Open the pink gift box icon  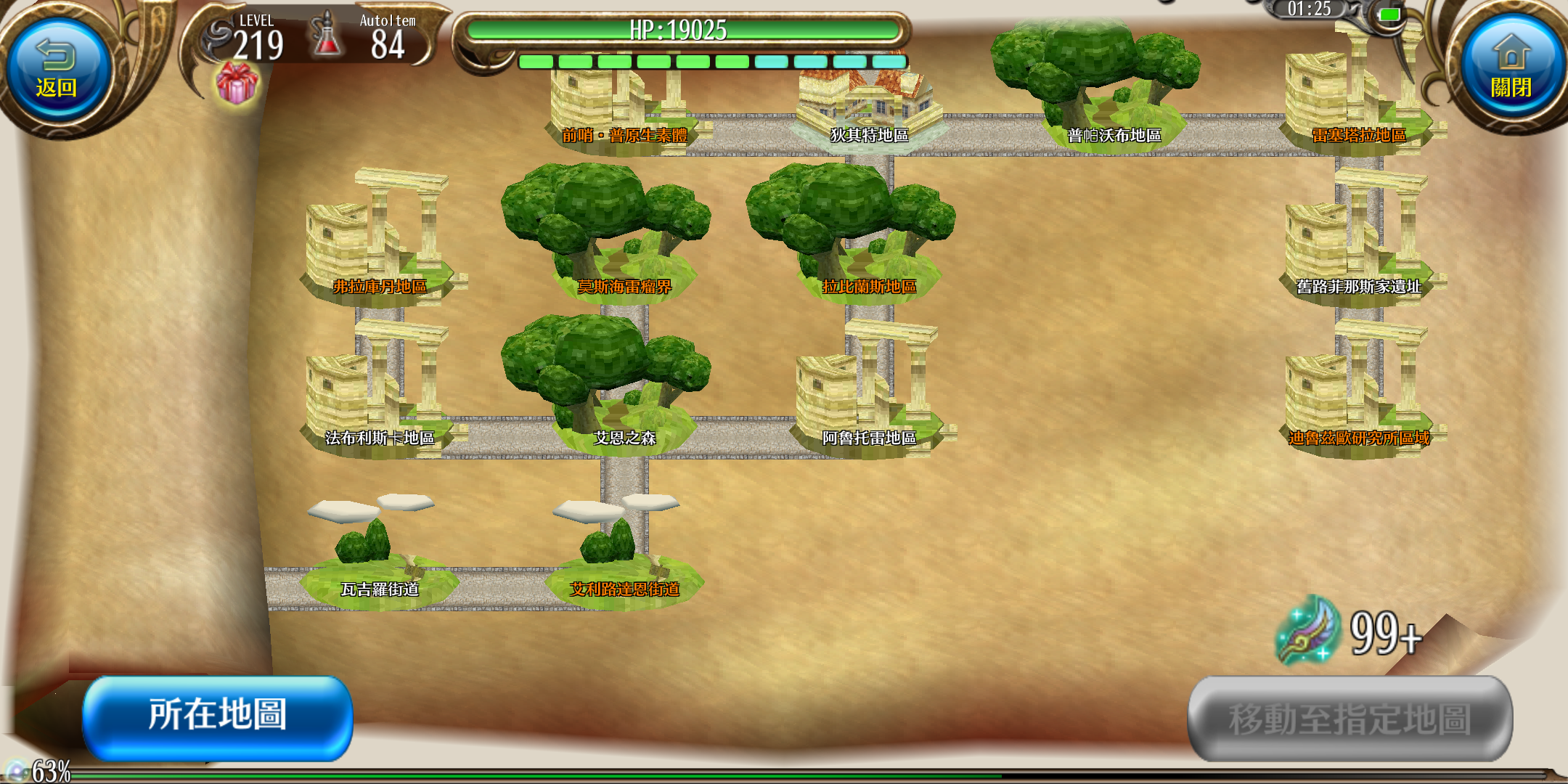[x=237, y=83]
